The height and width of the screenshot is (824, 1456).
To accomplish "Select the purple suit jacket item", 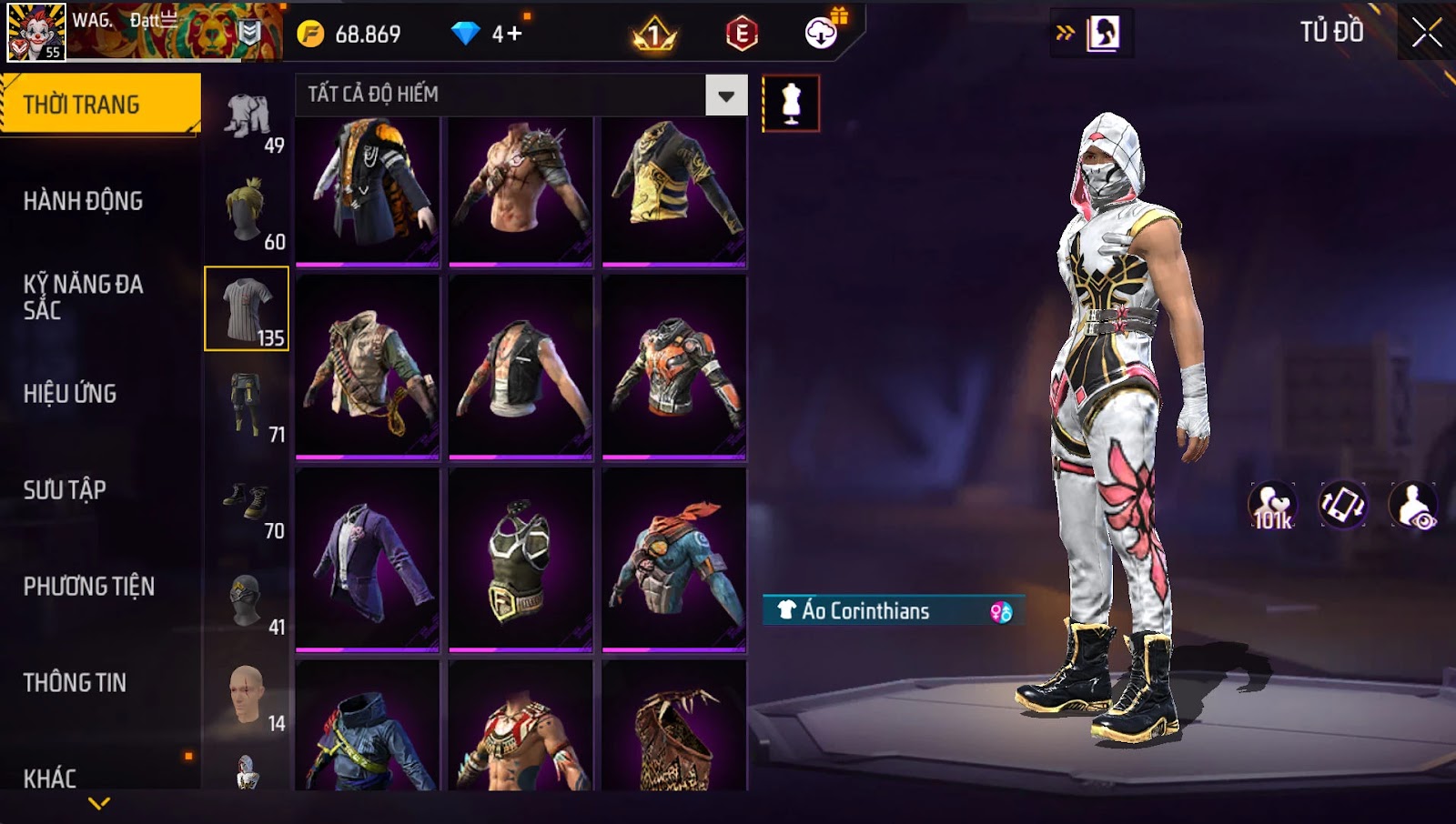I will [368, 558].
